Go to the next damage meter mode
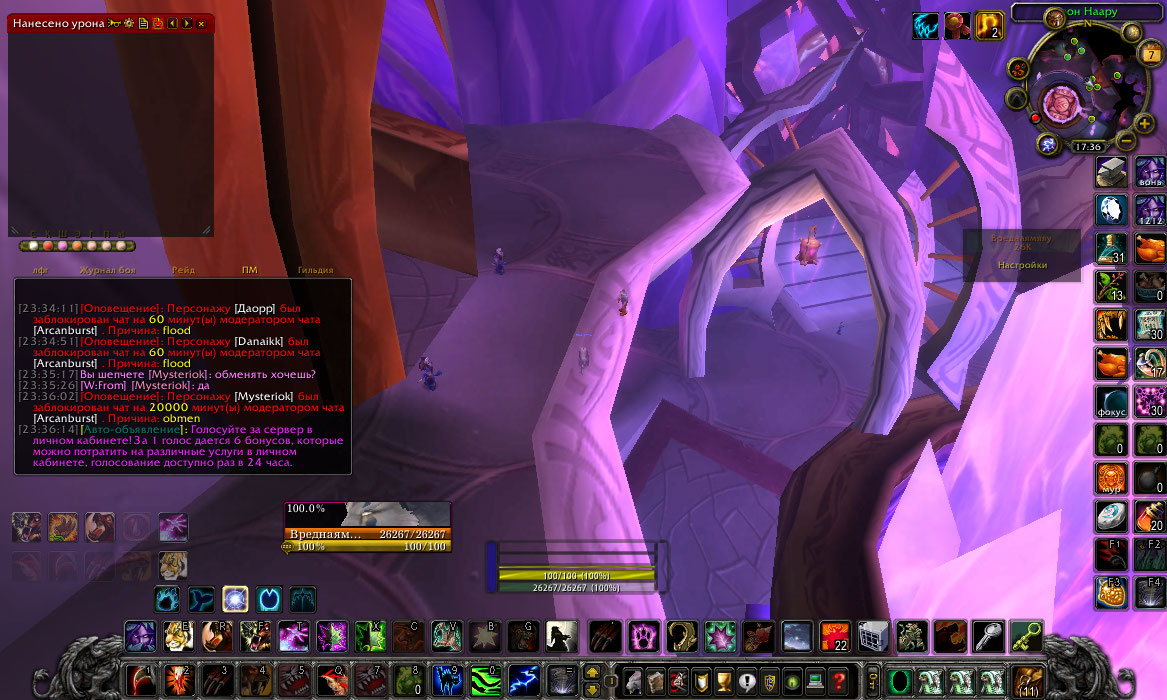 (187, 23)
